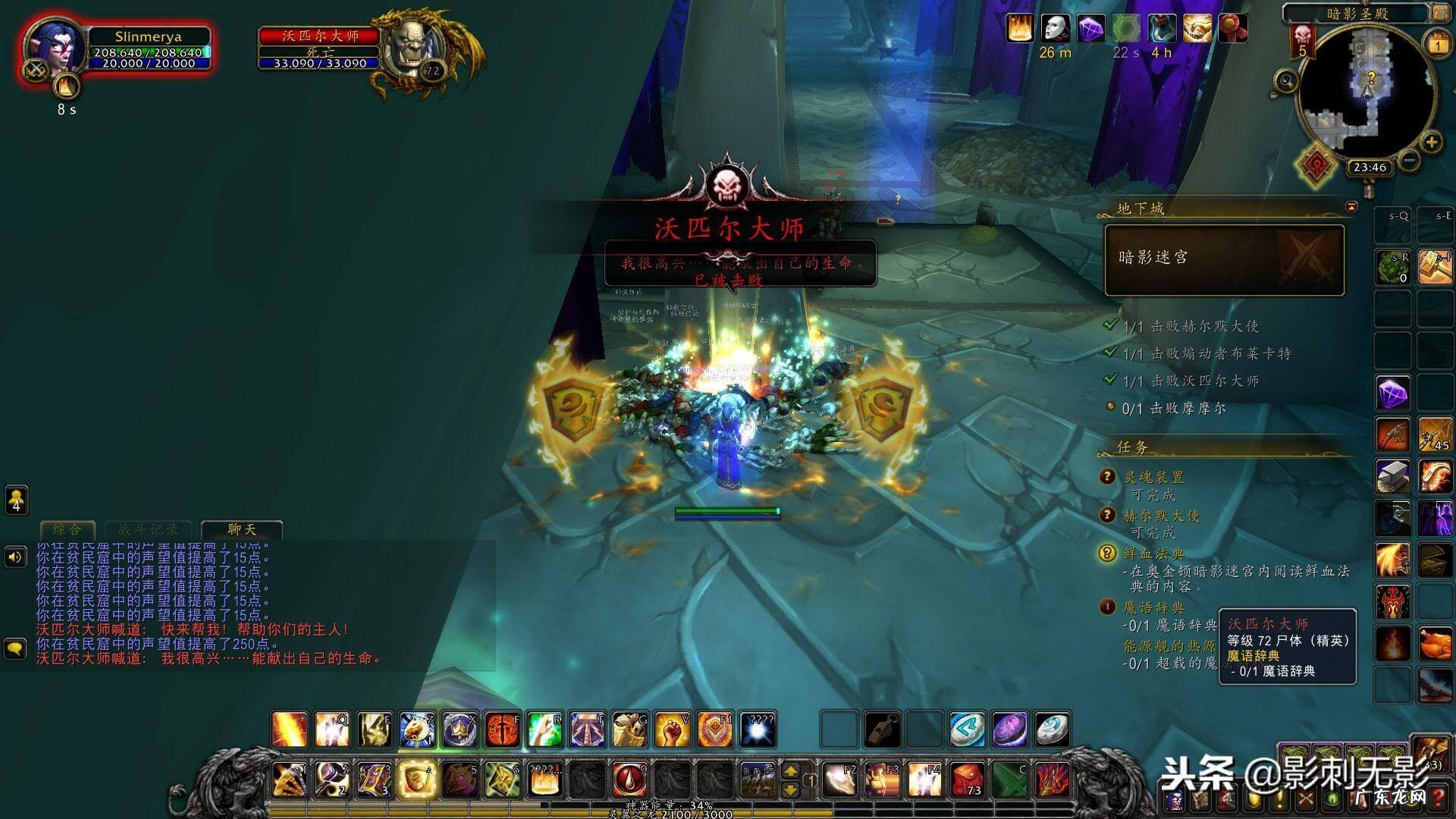
Task: Zoom out the minimap with minus button
Action: click(x=1409, y=160)
